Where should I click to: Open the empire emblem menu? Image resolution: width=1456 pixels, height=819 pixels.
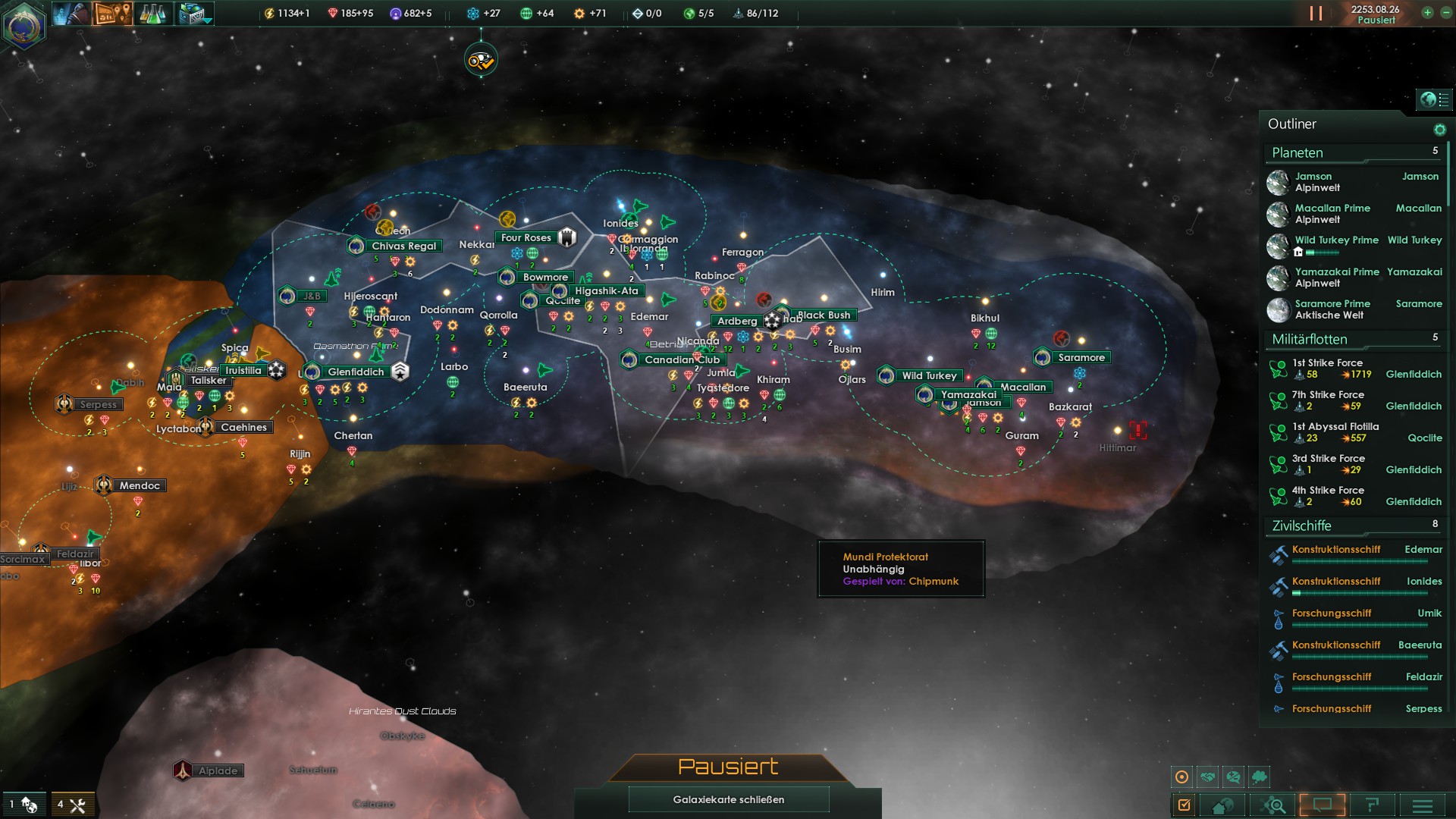click(24, 26)
